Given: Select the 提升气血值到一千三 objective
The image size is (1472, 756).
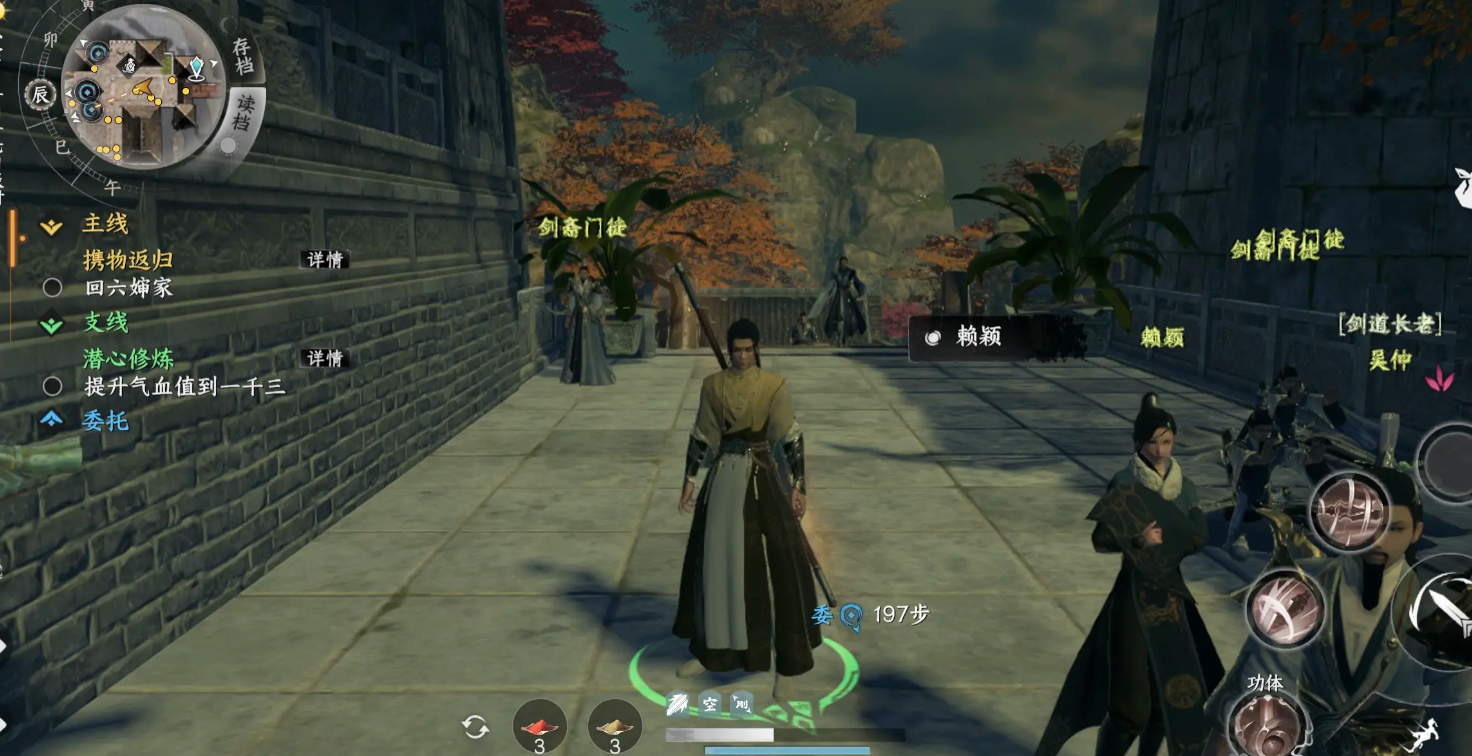Looking at the screenshot, I should pyautogui.click(x=185, y=386).
